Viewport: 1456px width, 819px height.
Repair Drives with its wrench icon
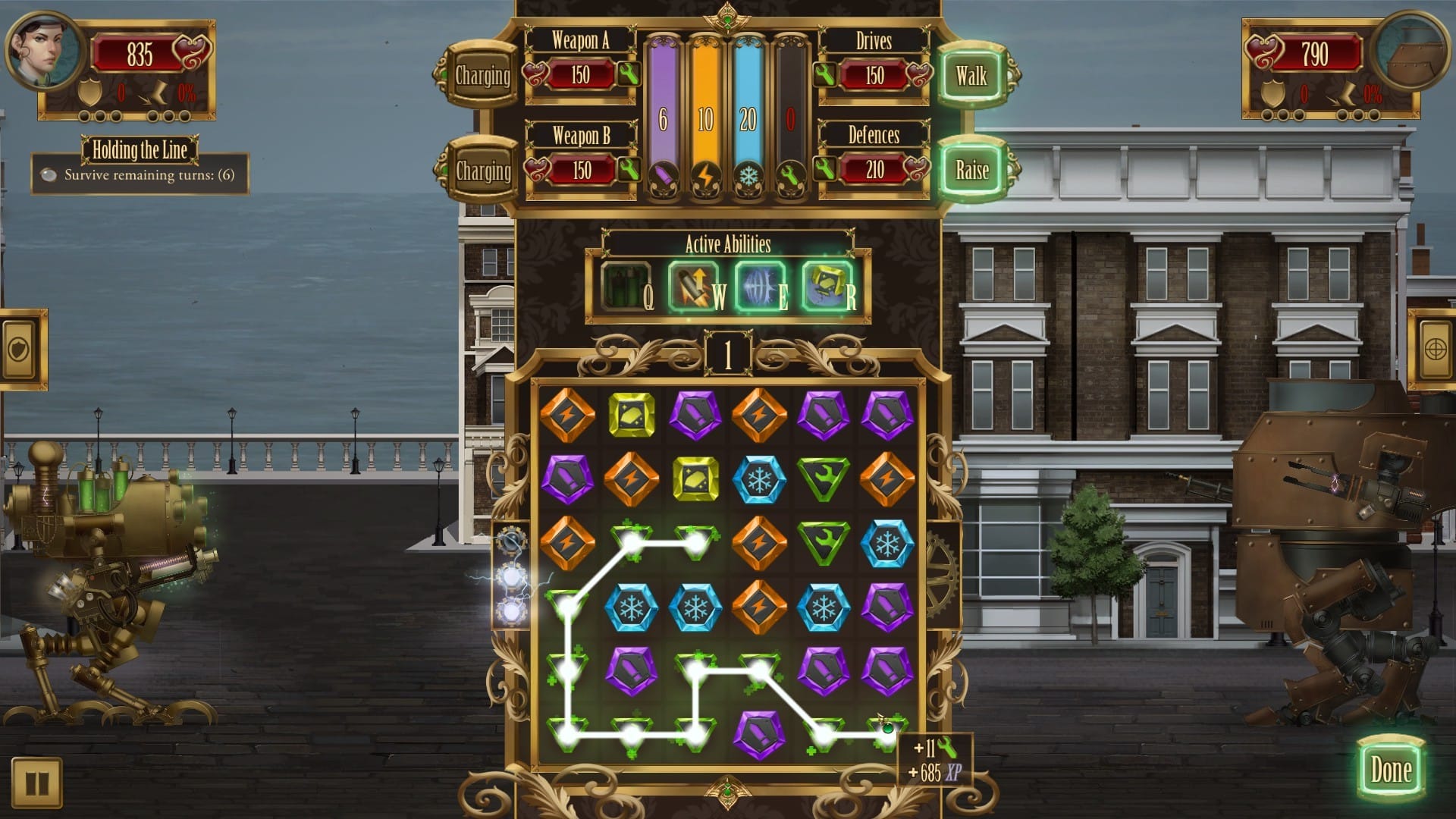tap(825, 74)
